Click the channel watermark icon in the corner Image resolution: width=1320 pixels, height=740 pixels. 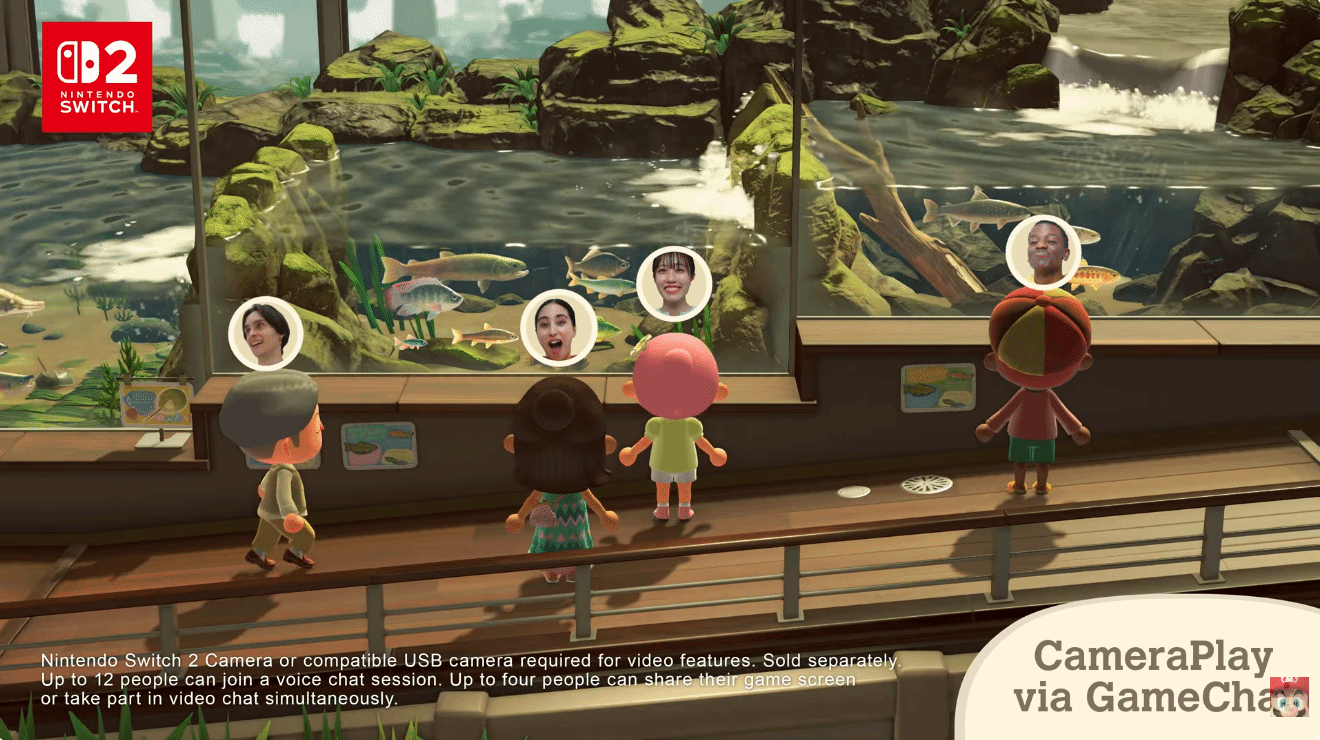[x=1290, y=696]
